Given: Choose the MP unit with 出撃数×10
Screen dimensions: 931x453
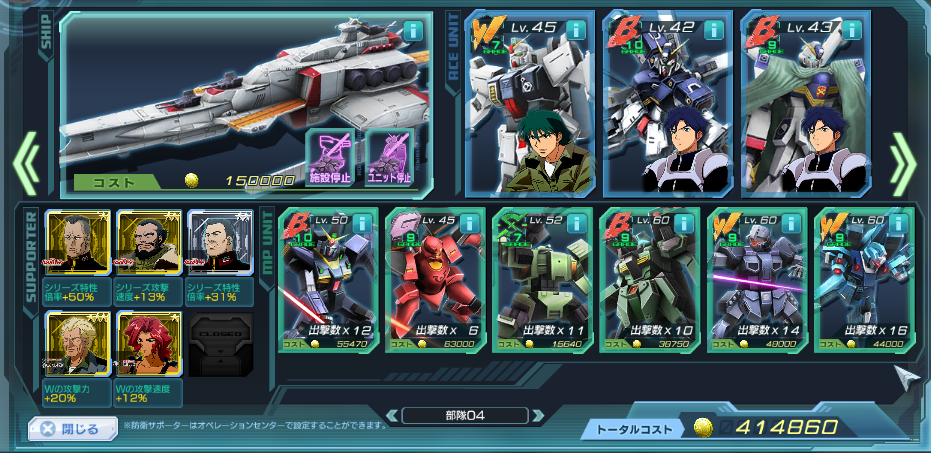Looking at the screenshot, I should [x=649, y=278].
